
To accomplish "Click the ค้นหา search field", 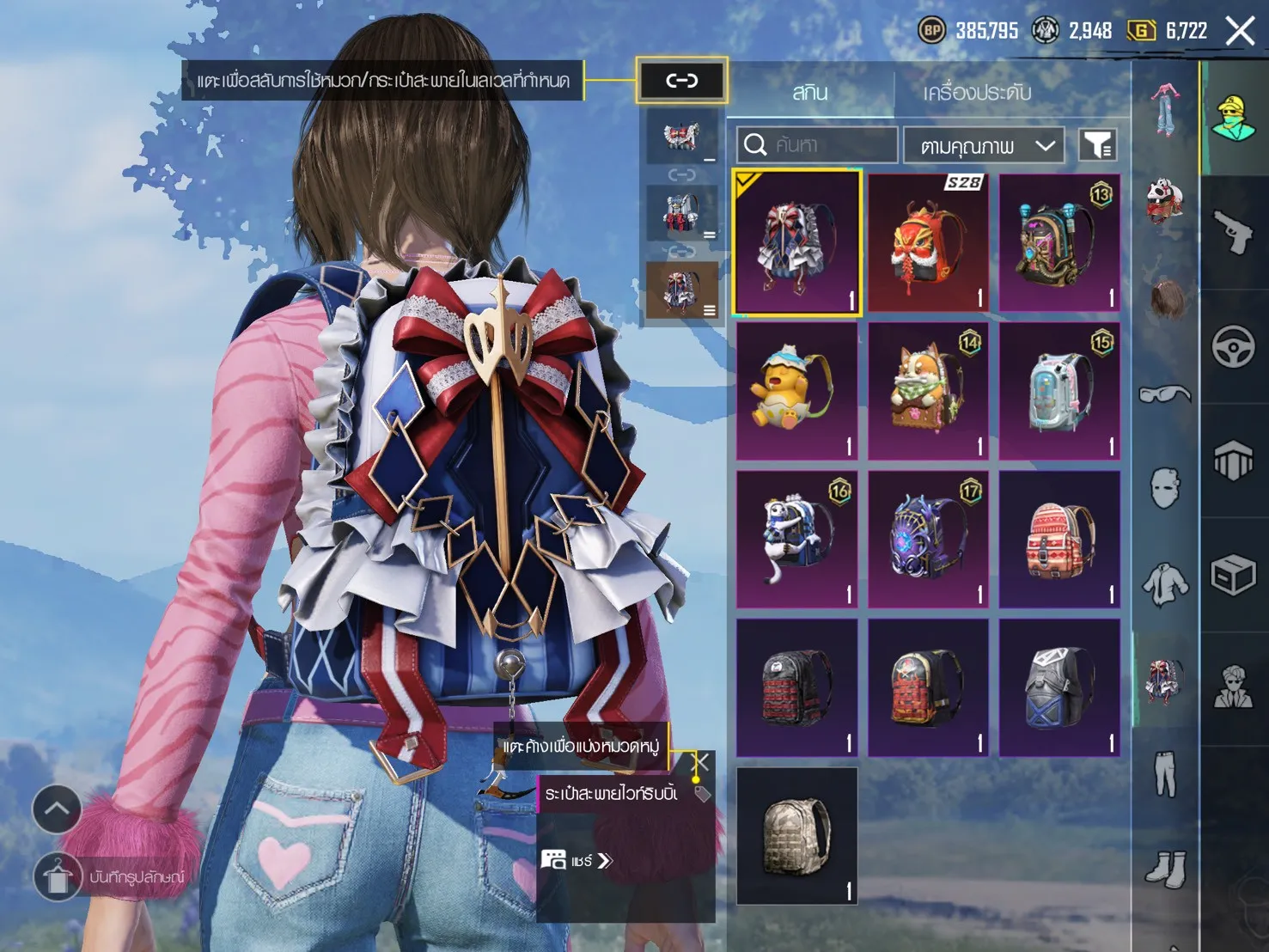I will 817,144.
